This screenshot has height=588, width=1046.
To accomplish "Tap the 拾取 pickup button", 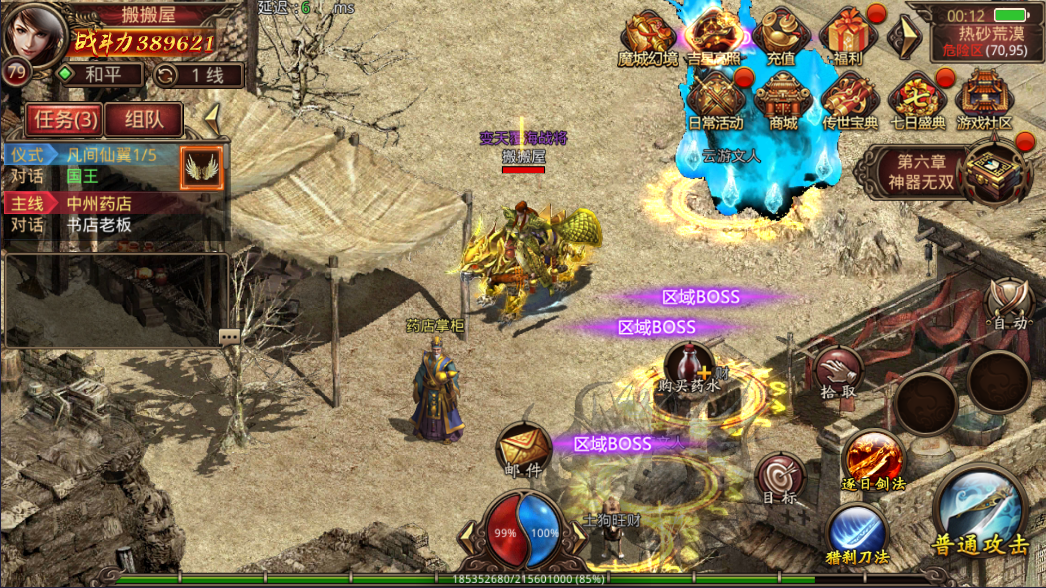I will tap(838, 373).
